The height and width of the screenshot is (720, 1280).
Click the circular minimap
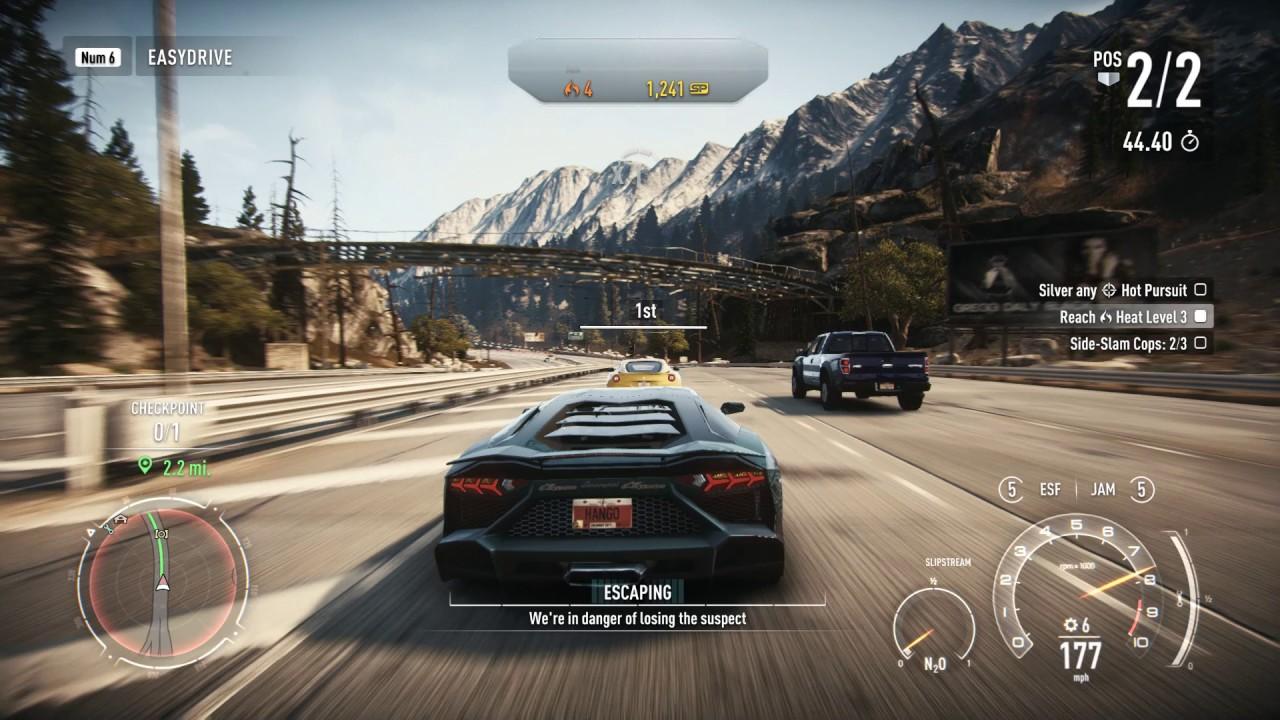point(161,582)
